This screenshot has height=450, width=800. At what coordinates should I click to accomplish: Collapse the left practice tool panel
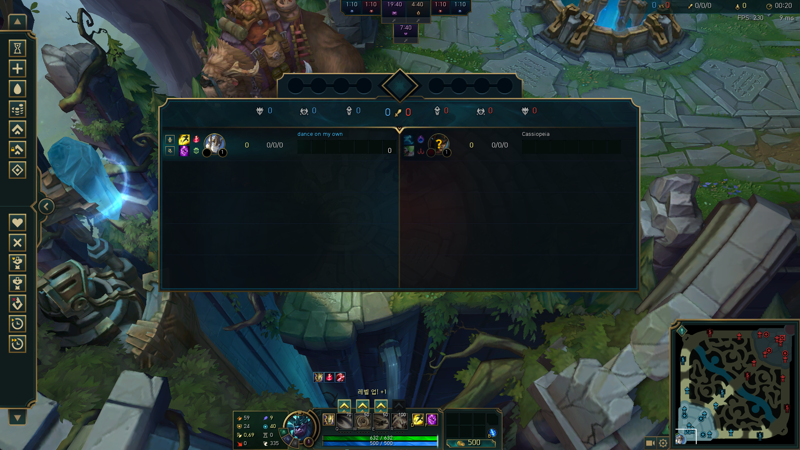(x=46, y=207)
